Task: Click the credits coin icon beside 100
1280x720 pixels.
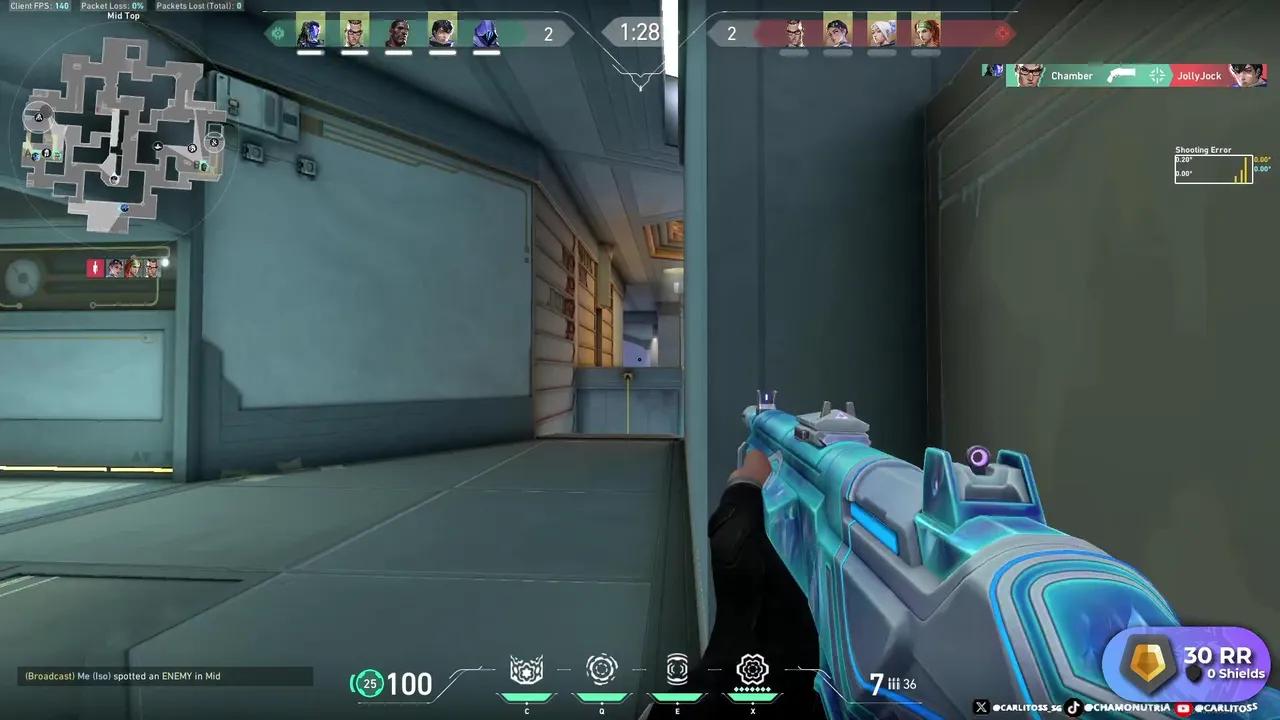Action: pos(370,684)
